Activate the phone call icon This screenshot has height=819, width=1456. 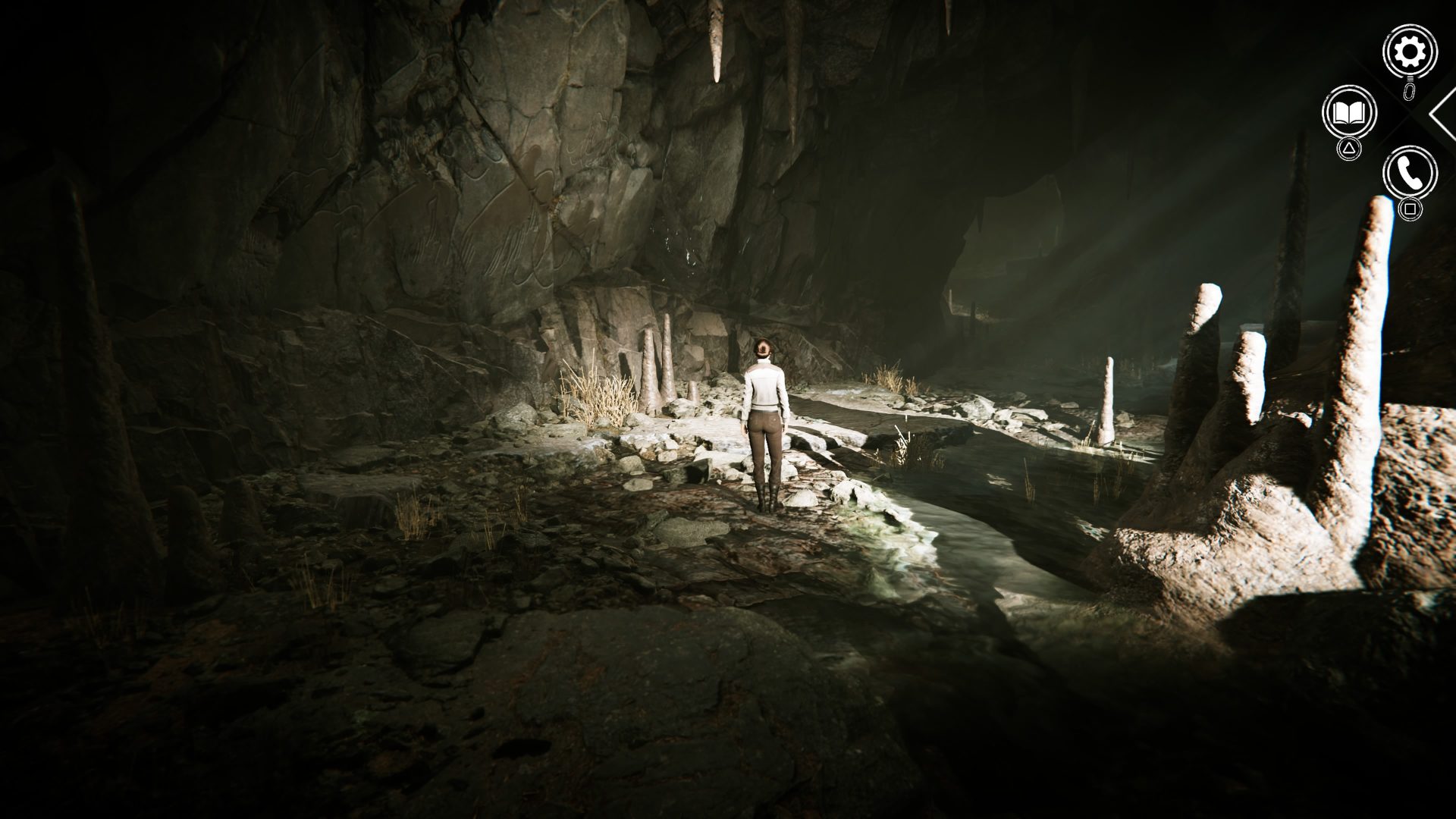pos(1409,174)
